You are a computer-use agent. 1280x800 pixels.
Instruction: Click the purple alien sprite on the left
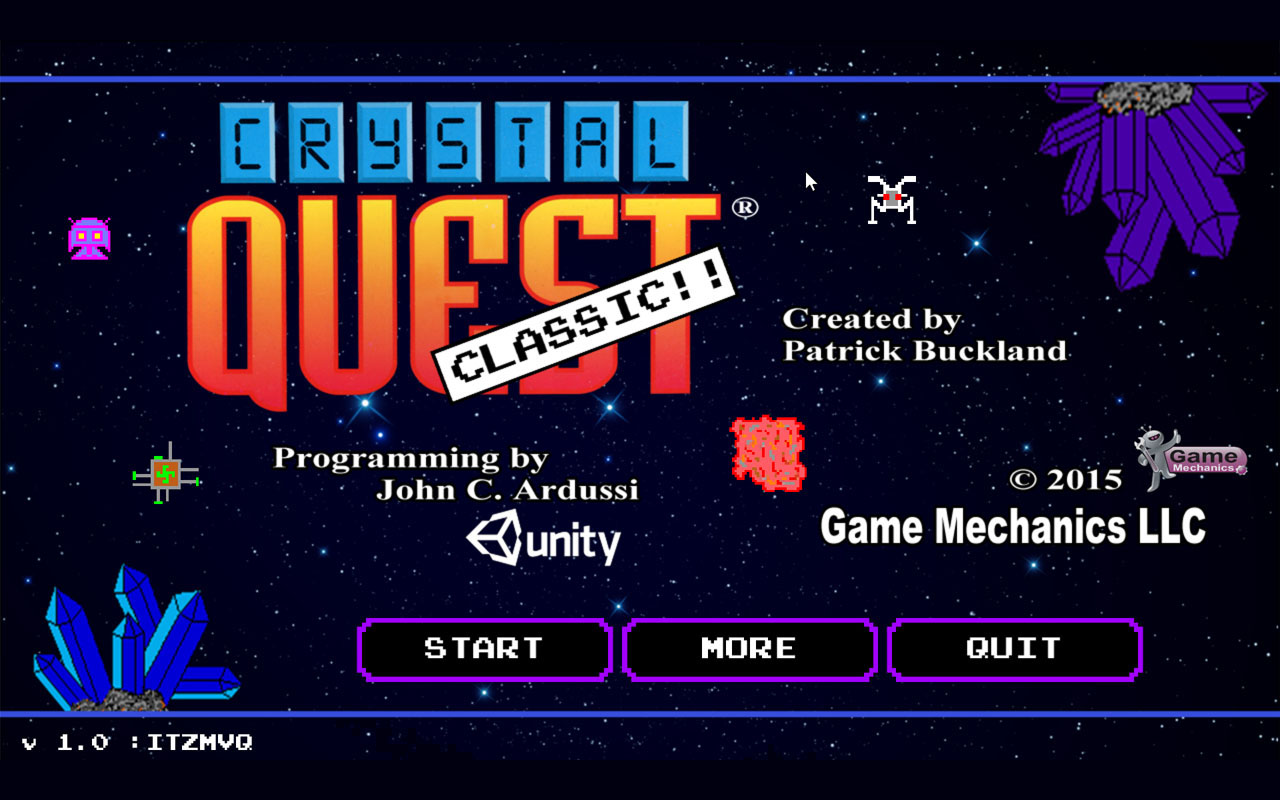(x=88, y=238)
